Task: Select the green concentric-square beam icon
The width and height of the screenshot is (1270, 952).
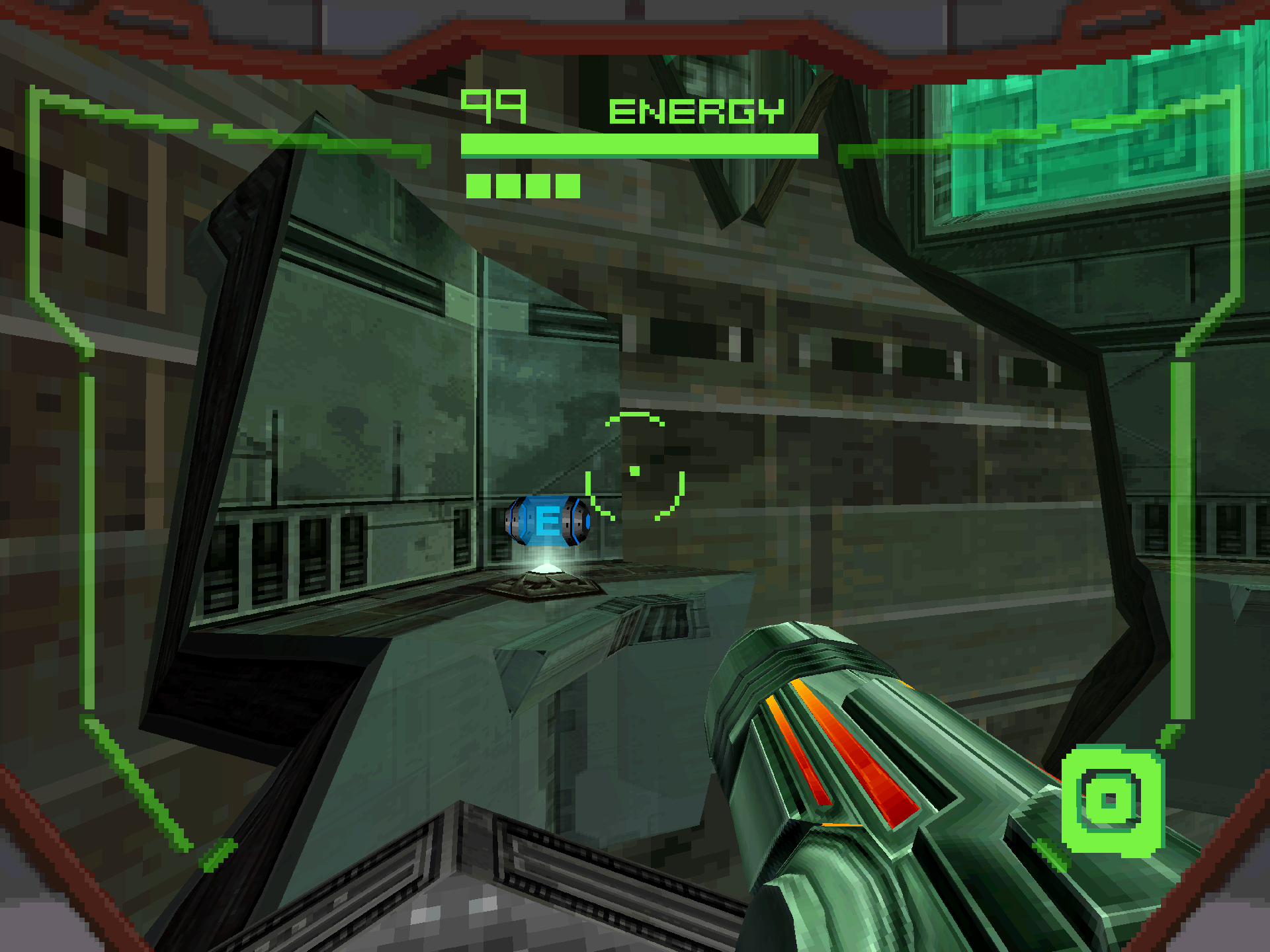Action: (1111, 800)
